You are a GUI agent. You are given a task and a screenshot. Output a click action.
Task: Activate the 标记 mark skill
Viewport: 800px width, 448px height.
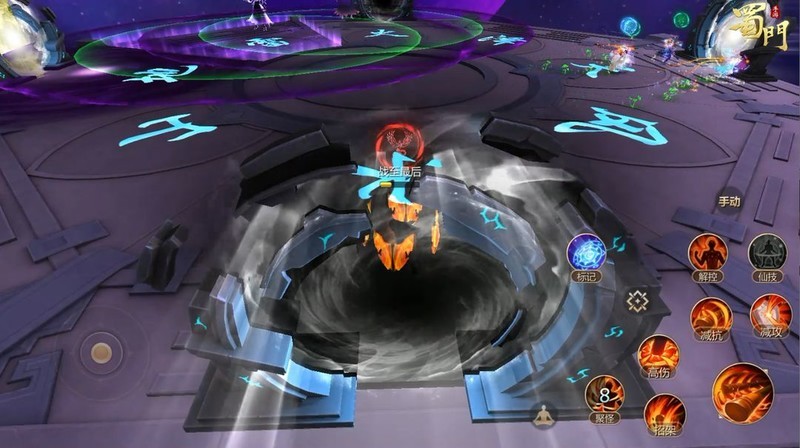point(586,253)
